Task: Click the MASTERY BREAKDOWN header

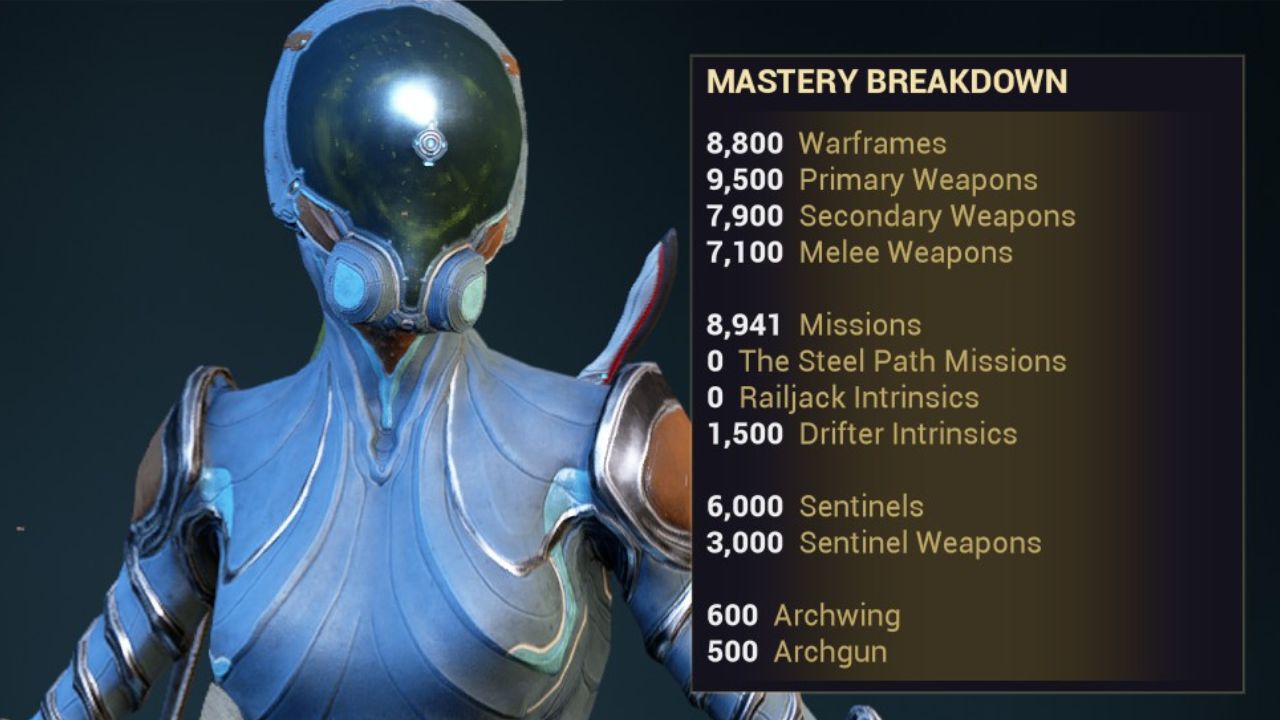Action: (888, 78)
